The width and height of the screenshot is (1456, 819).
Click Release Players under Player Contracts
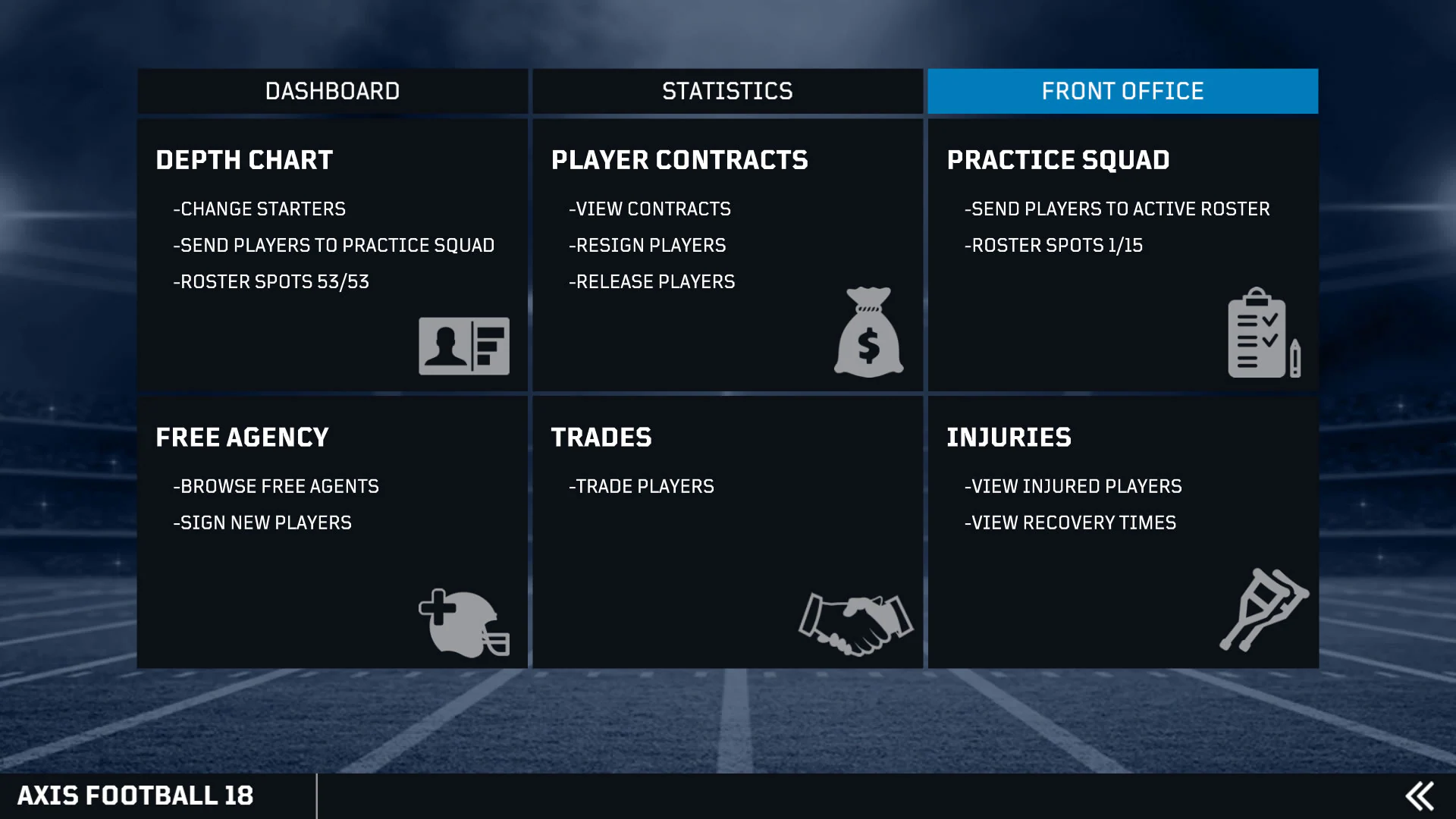point(651,281)
